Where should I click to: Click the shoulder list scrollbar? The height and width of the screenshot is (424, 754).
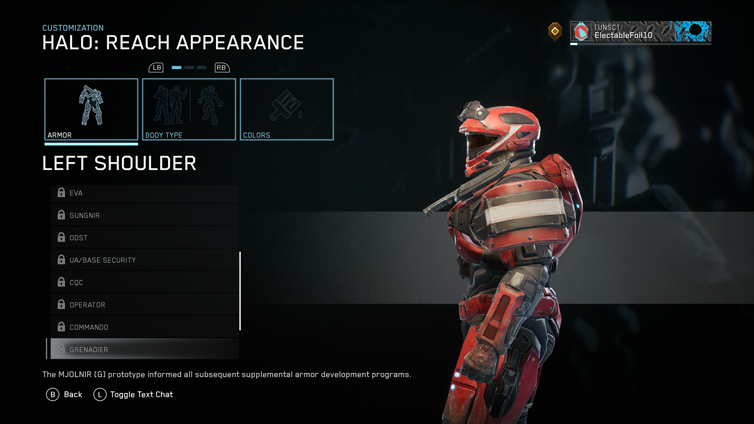pyautogui.click(x=240, y=291)
